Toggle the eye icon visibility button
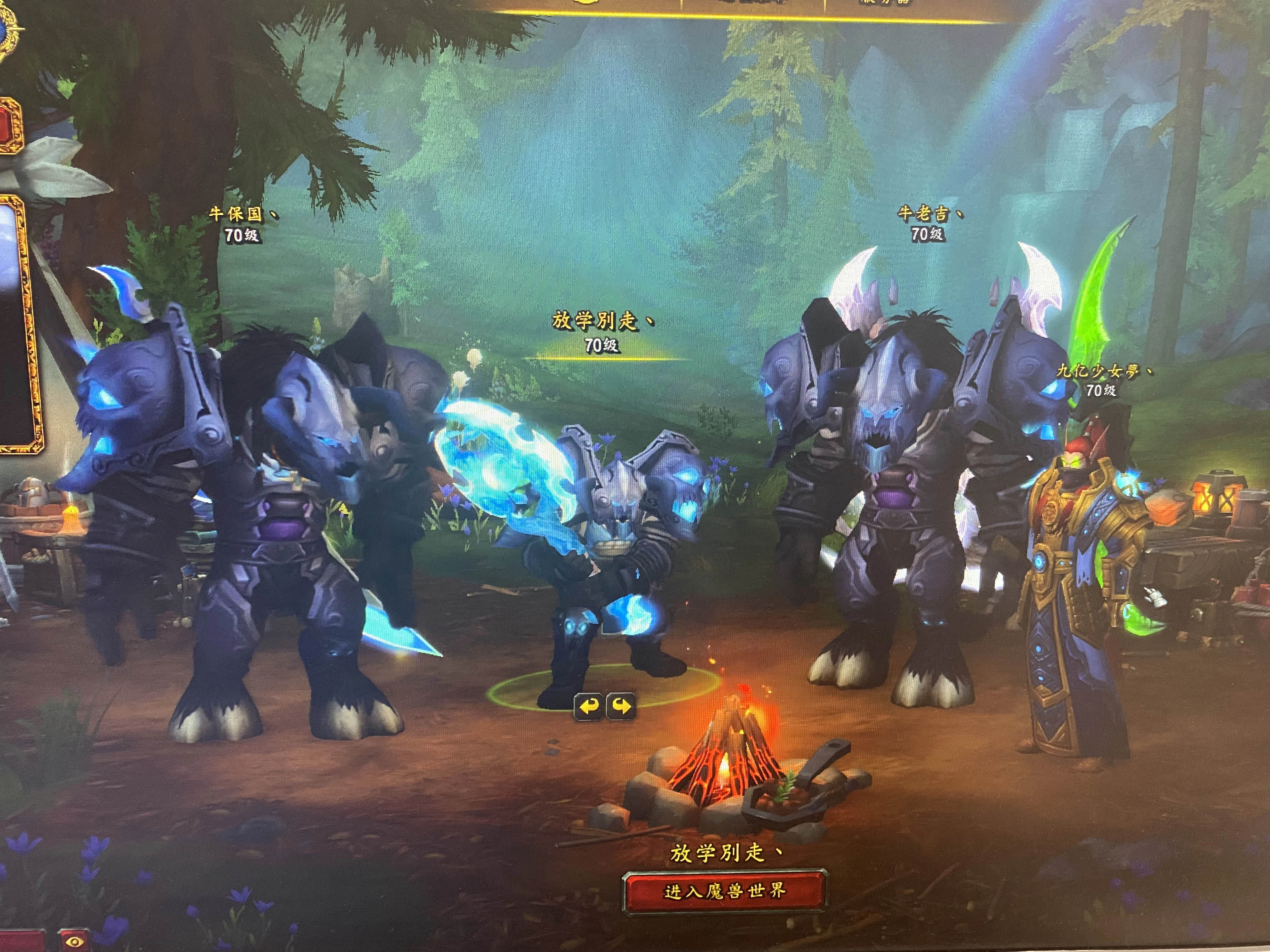The image size is (1270, 952). coord(74,942)
